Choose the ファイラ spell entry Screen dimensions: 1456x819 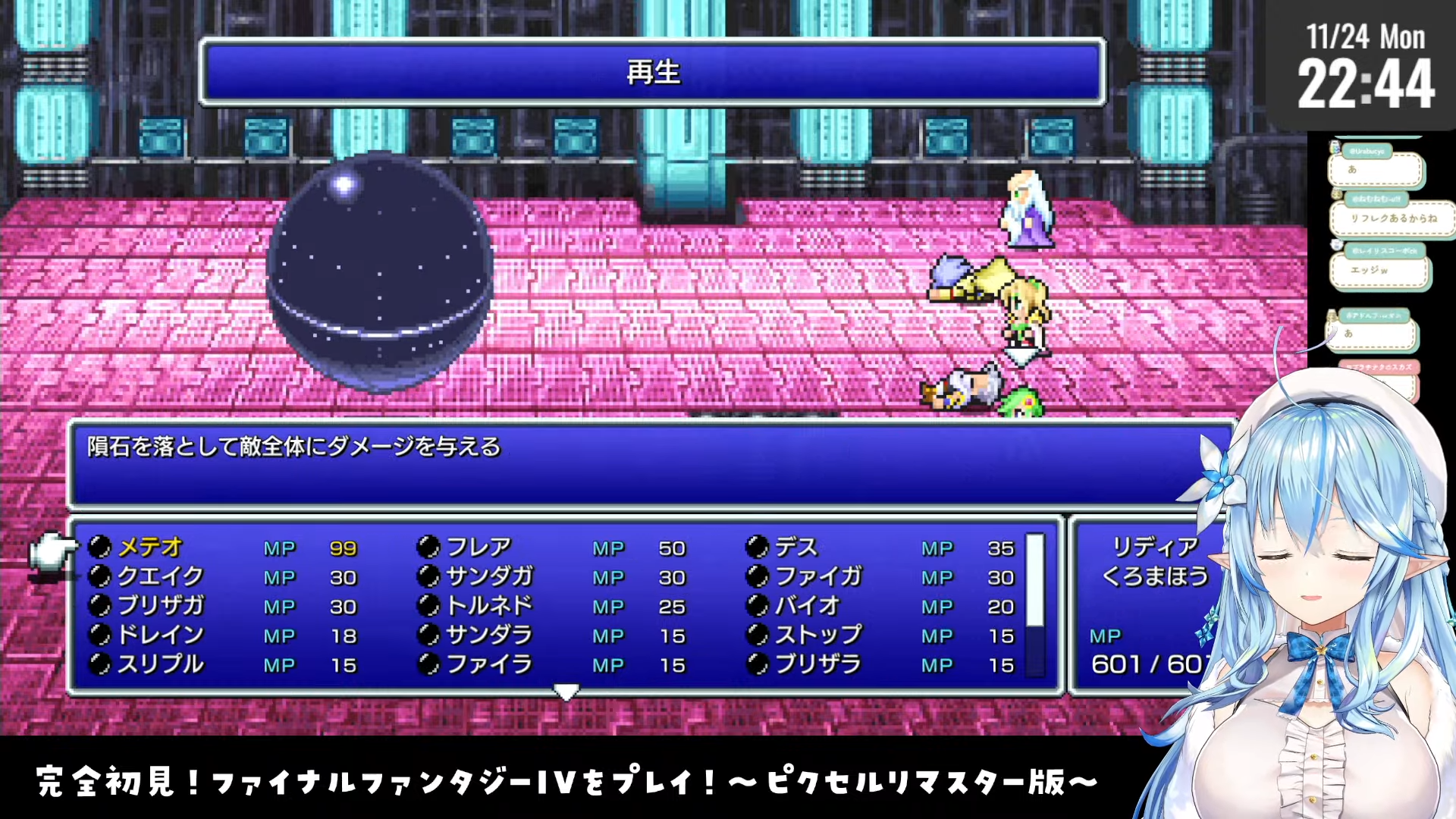tap(489, 664)
